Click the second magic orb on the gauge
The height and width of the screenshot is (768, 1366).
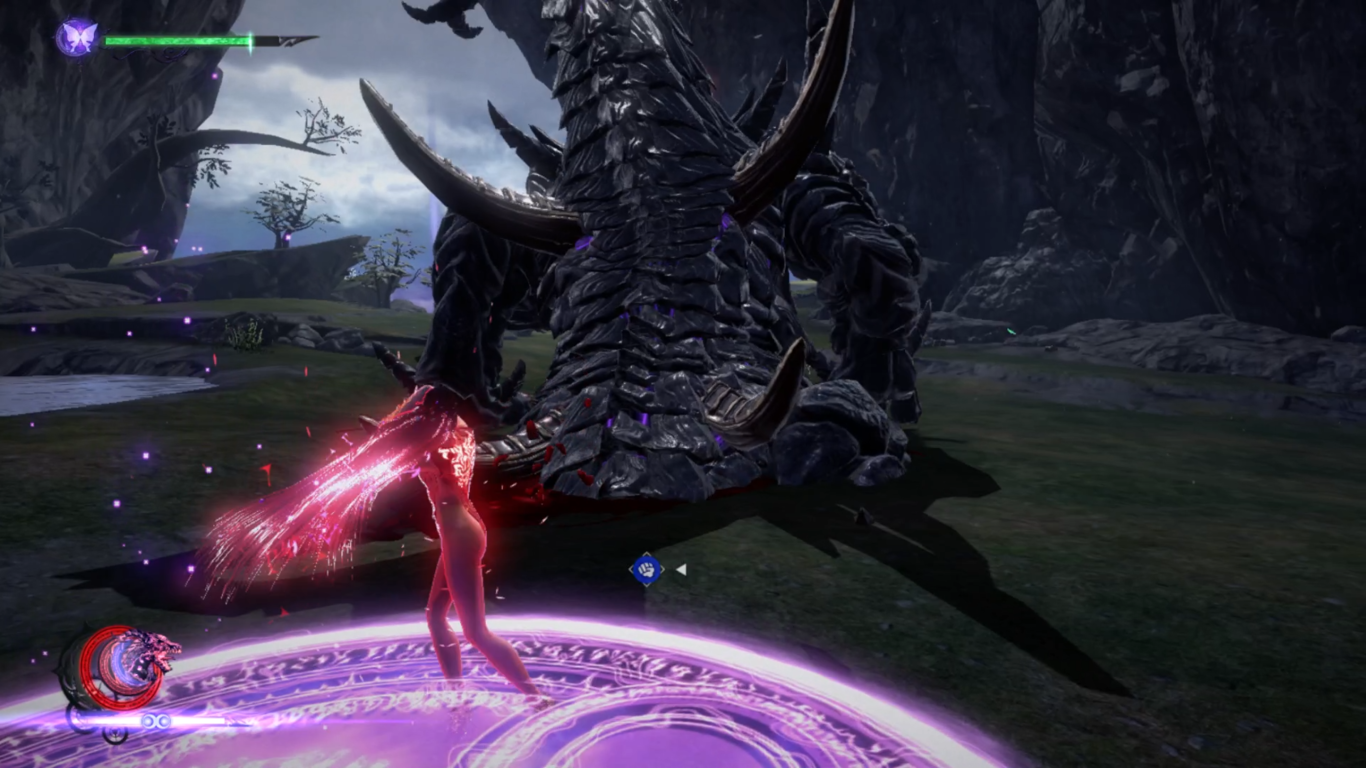164,720
